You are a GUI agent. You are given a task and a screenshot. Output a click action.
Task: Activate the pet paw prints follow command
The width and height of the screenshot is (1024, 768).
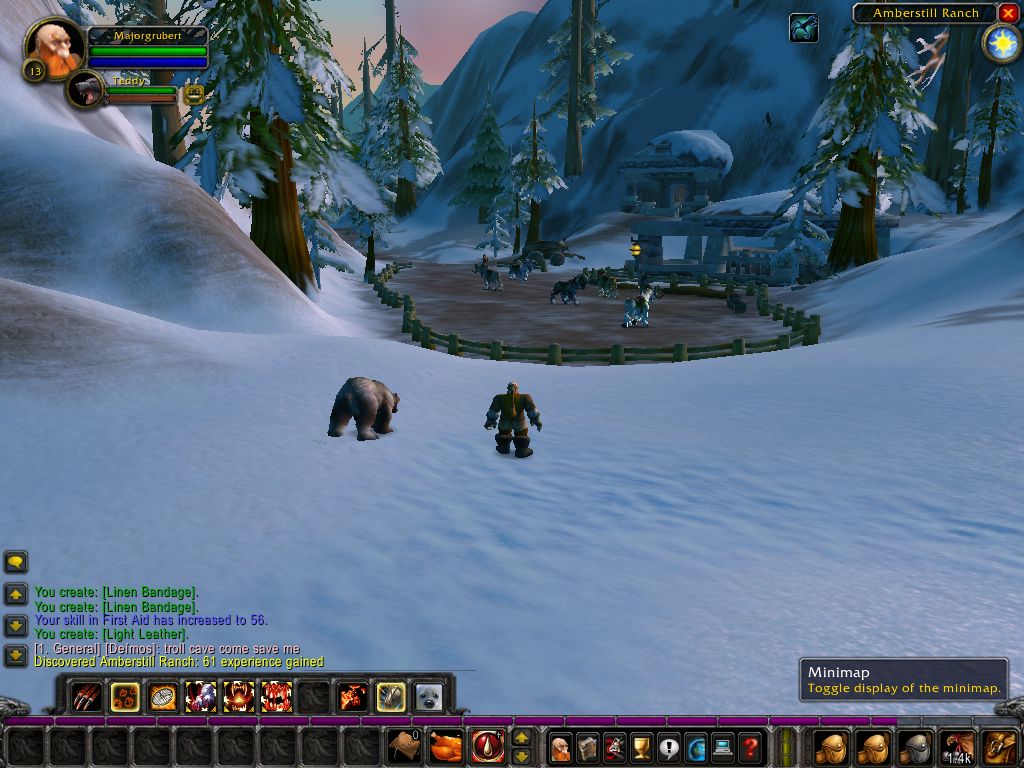pyautogui.click(x=125, y=696)
